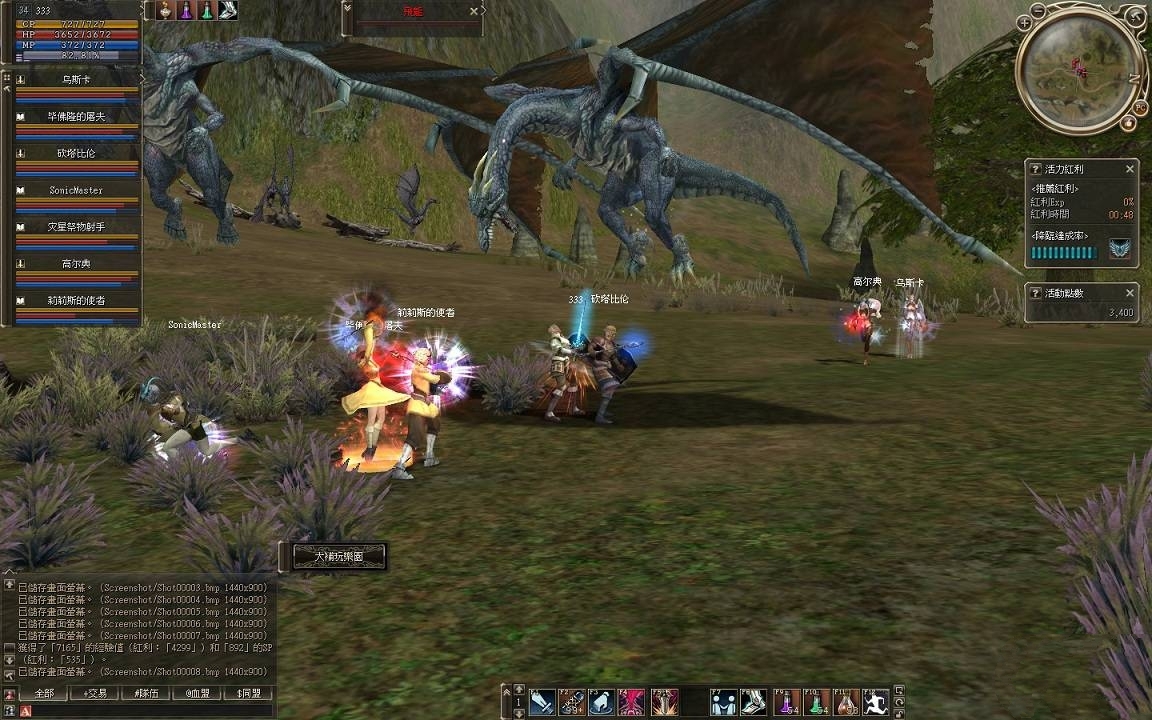
Task: Select party member SonicMaster in party list
Action: [x=76, y=190]
